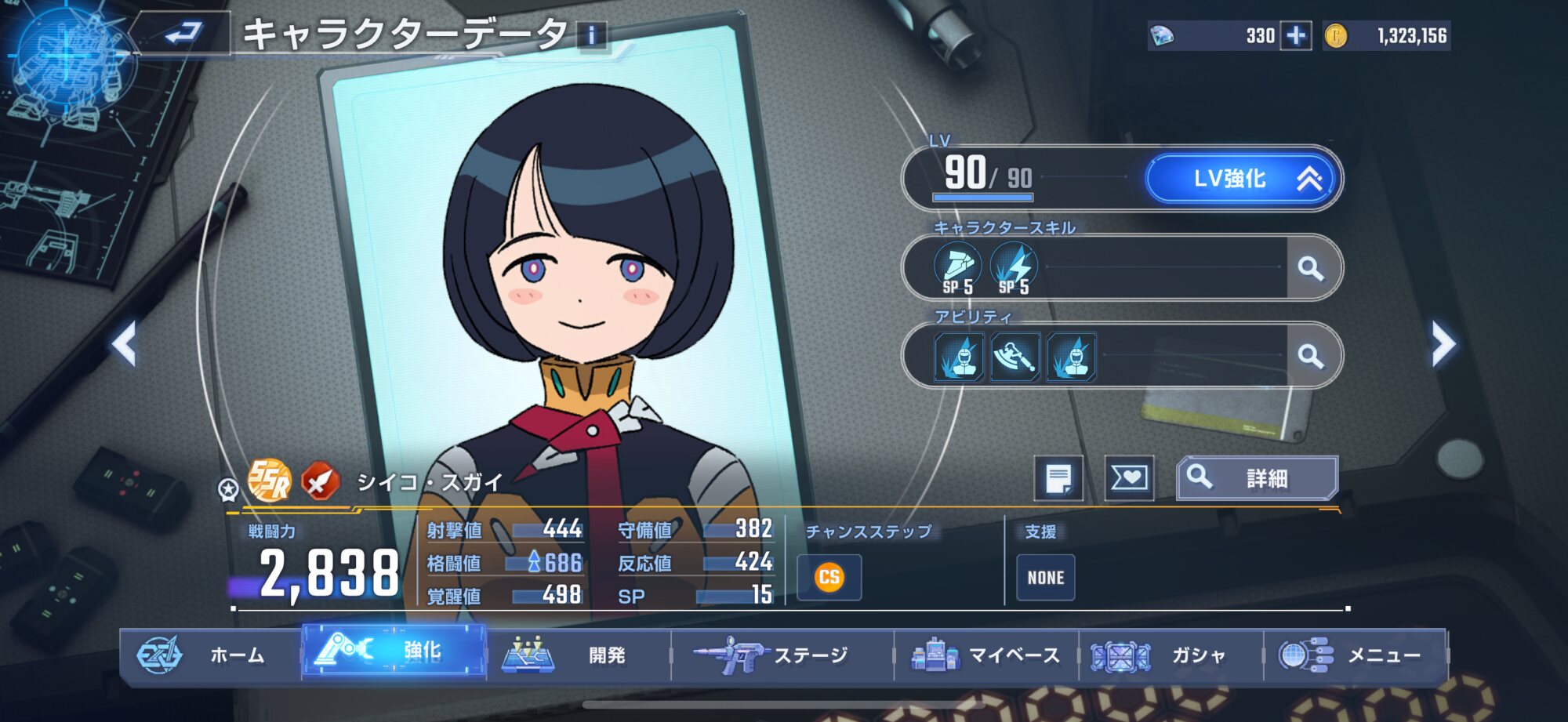
Task: Switch to the 強化 menu tab
Action: (394, 651)
